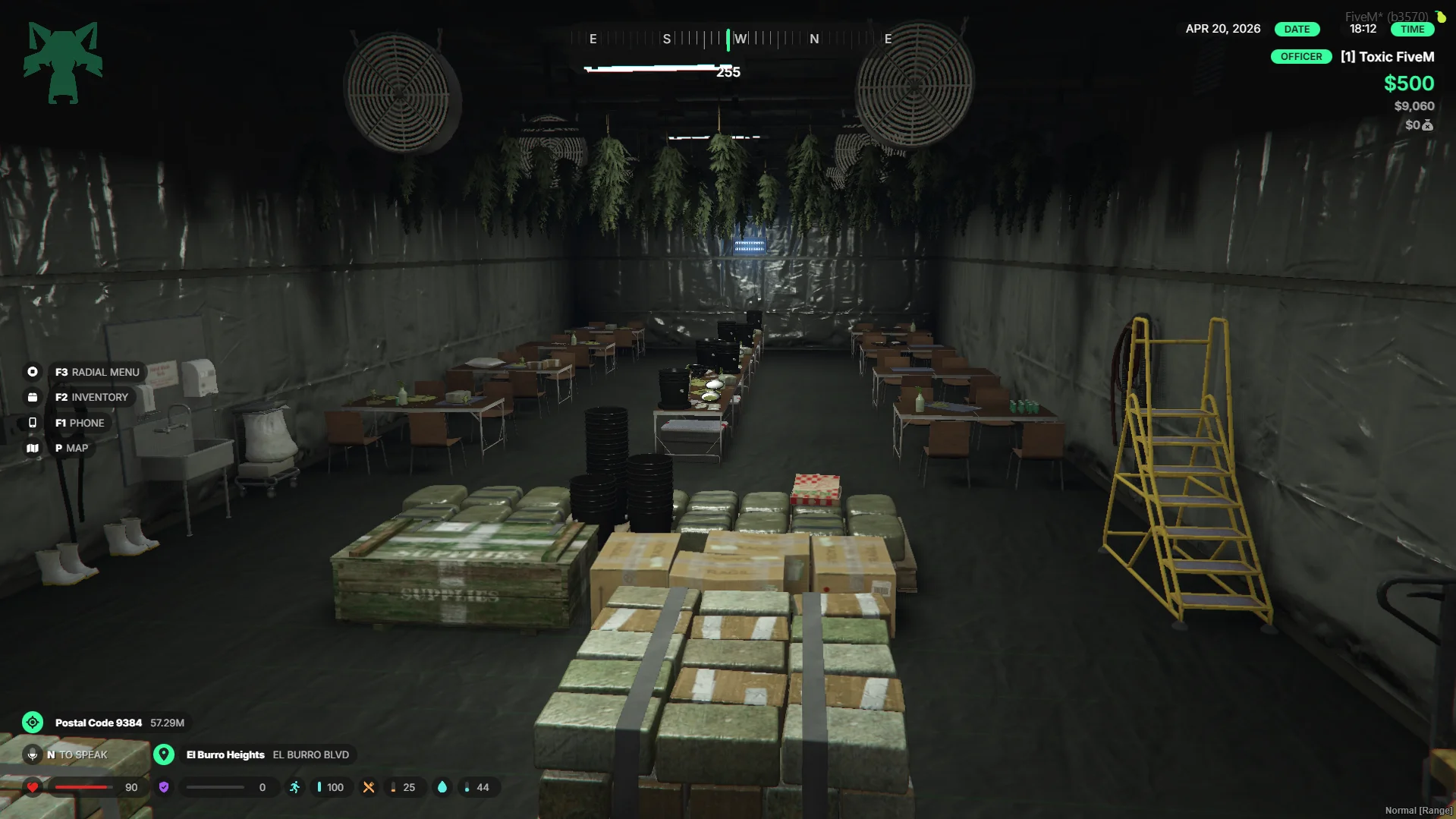1456x819 pixels.
Task: Open the Radial Menu icon
Action: point(33,372)
